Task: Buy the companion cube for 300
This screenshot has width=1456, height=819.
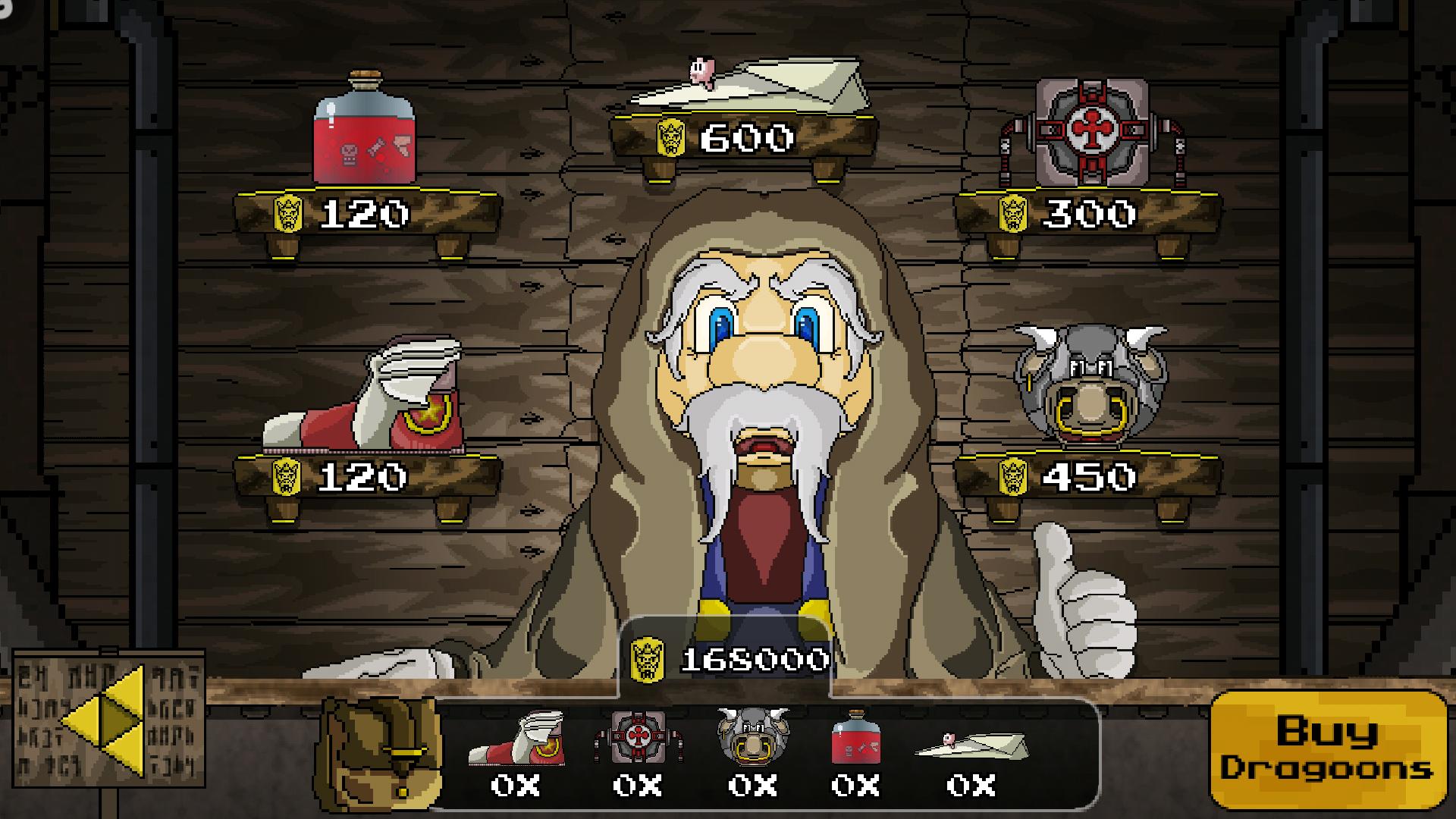Action: (x=1090, y=133)
